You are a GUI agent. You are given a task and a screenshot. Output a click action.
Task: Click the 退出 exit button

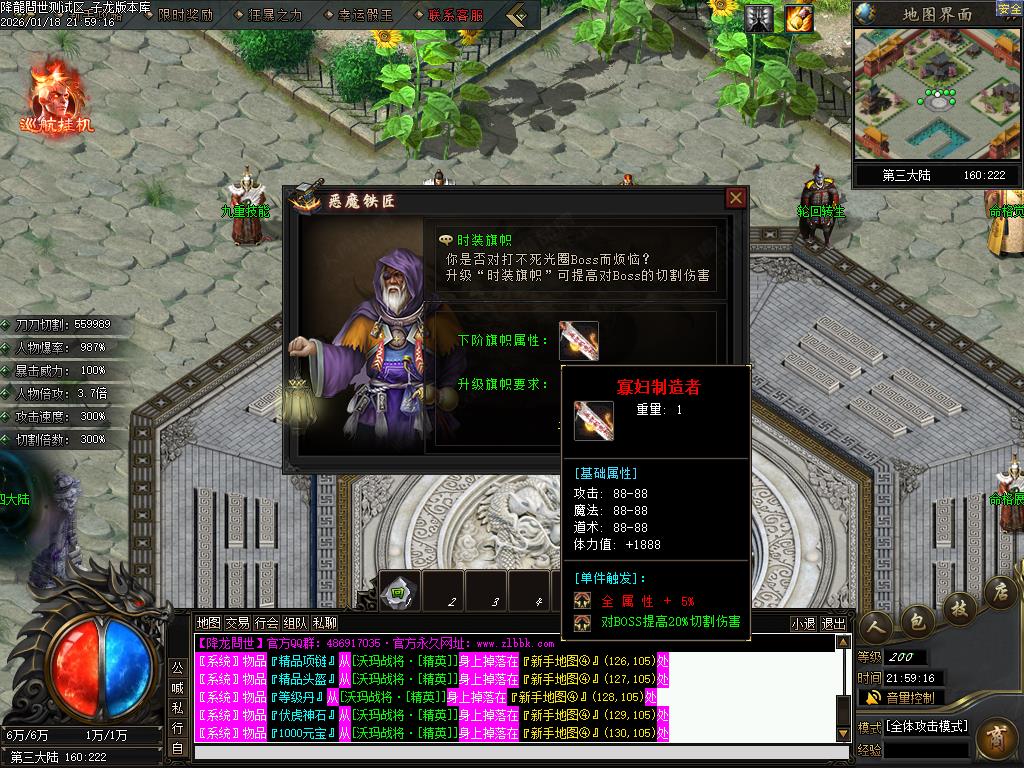pos(833,623)
